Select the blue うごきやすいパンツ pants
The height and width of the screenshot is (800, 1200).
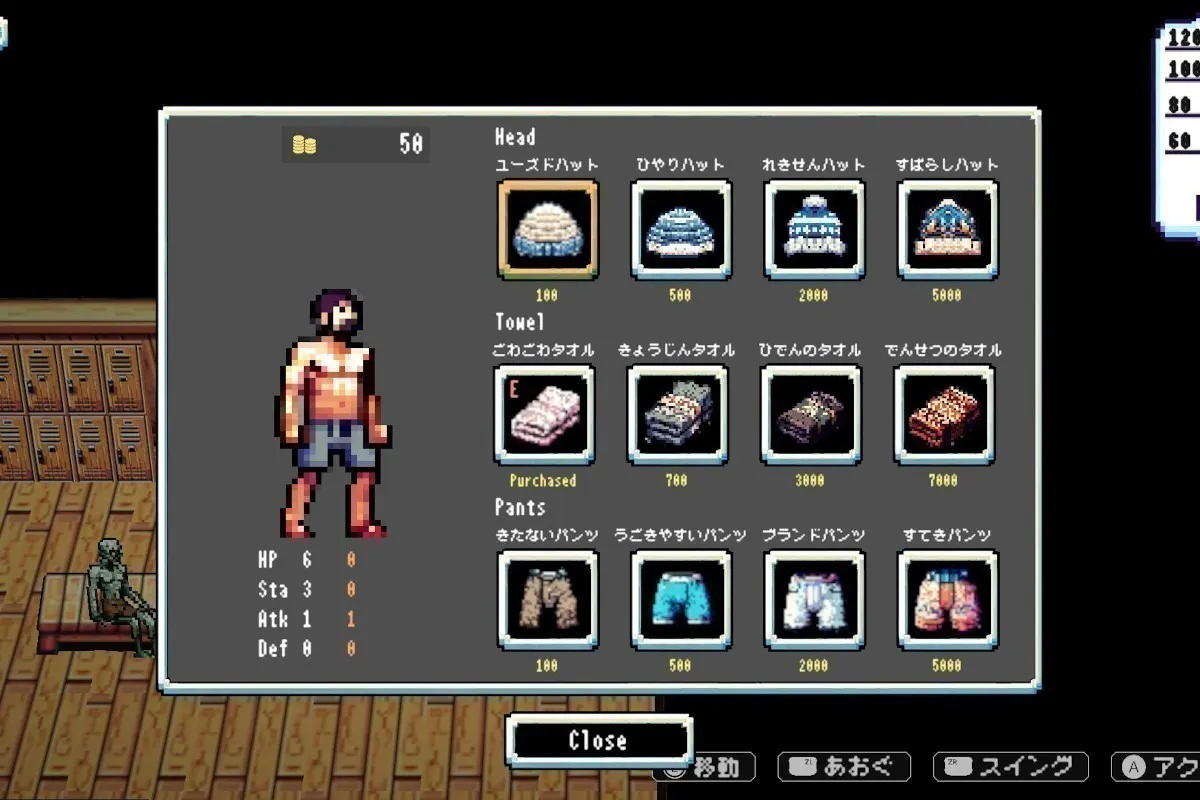[x=681, y=600]
